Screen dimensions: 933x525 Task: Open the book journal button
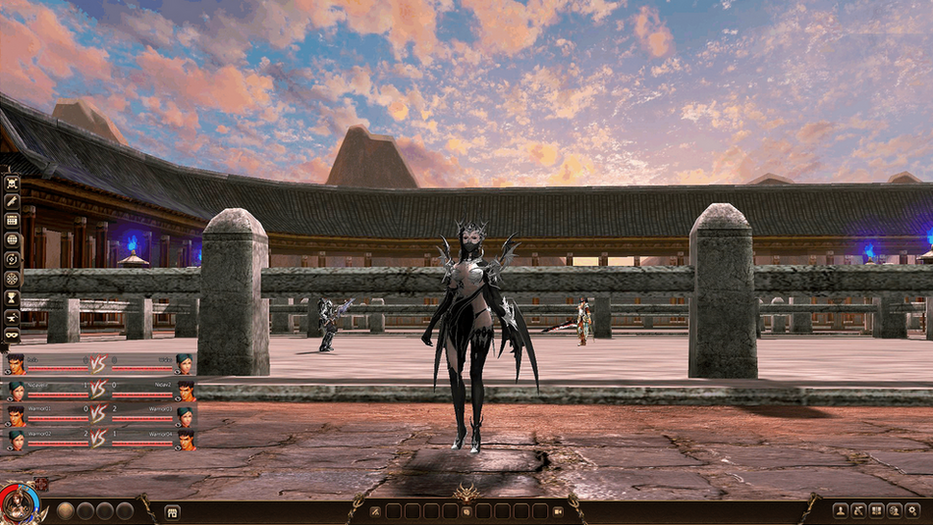[876, 510]
